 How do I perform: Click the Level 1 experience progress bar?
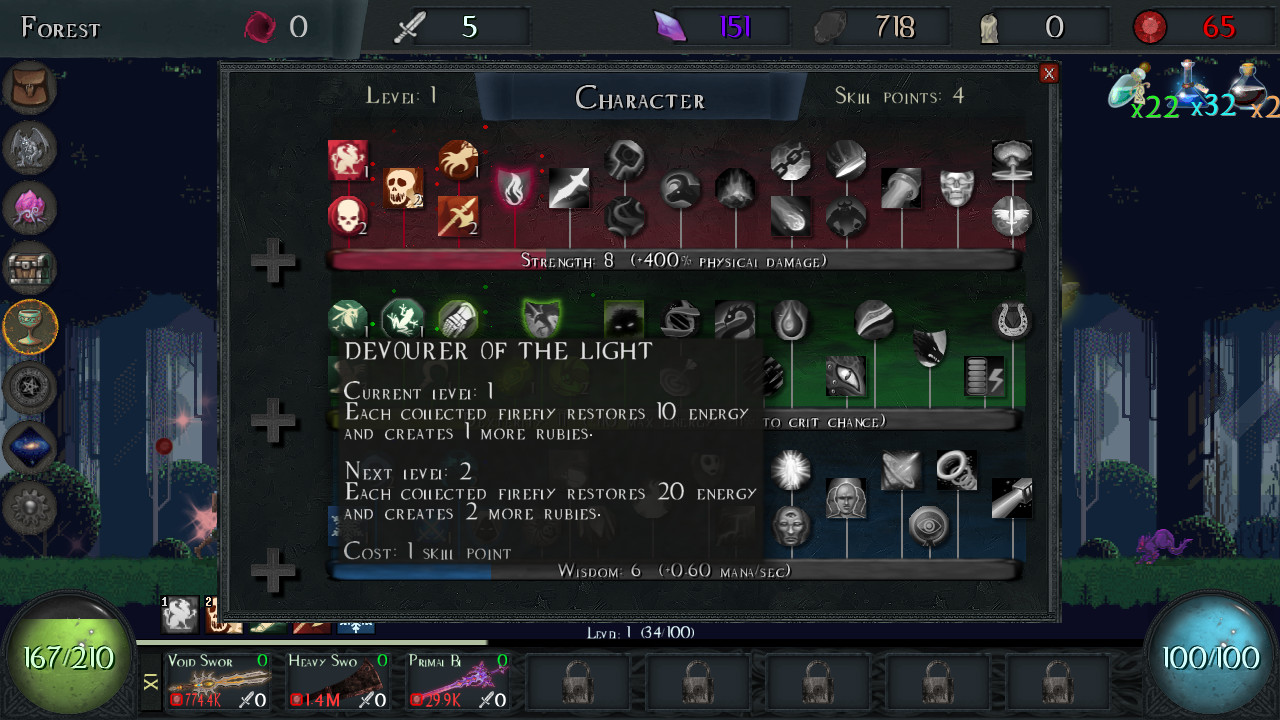click(x=640, y=633)
